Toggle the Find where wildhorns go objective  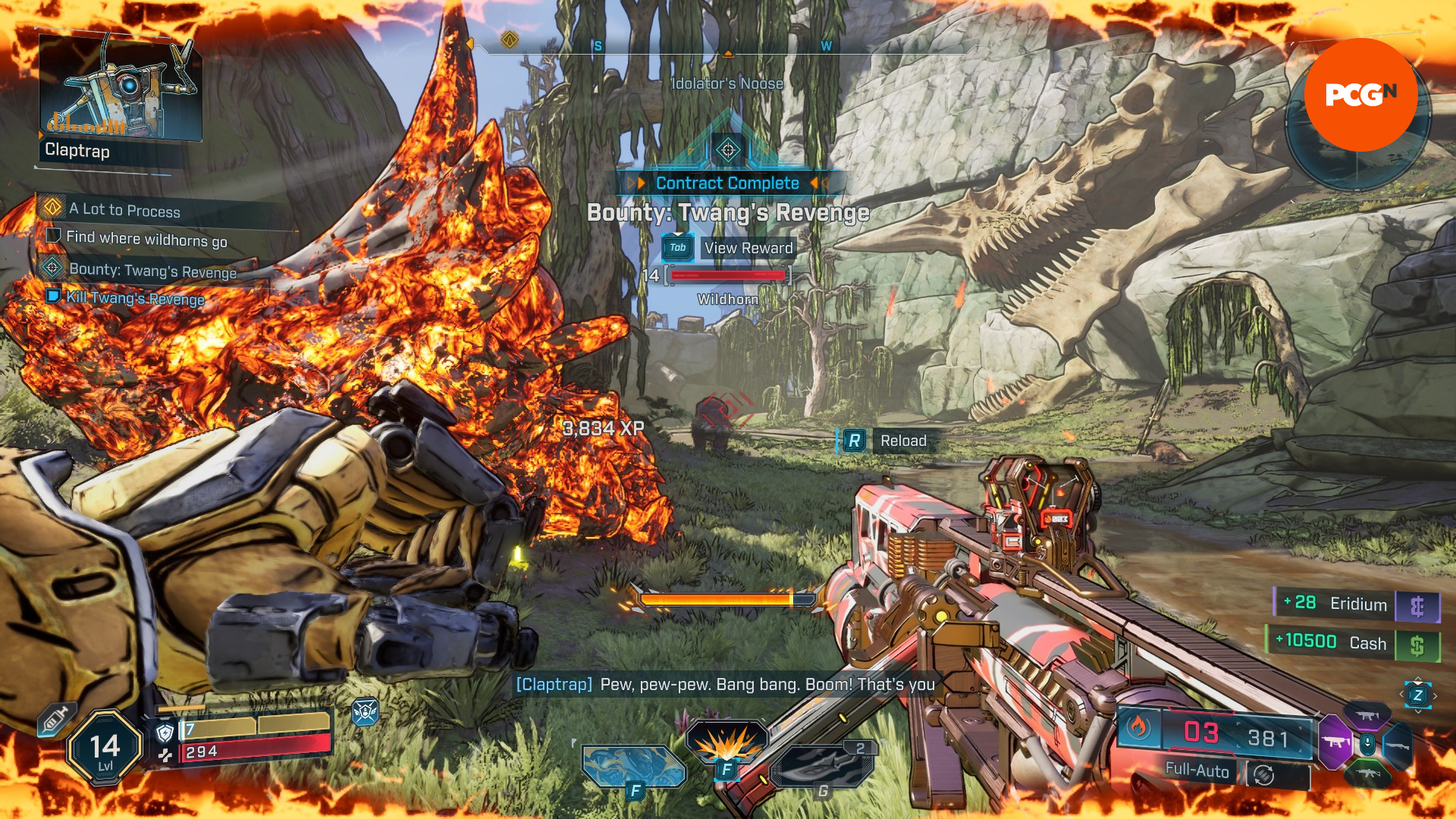pyautogui.click(x=52, y=237)
